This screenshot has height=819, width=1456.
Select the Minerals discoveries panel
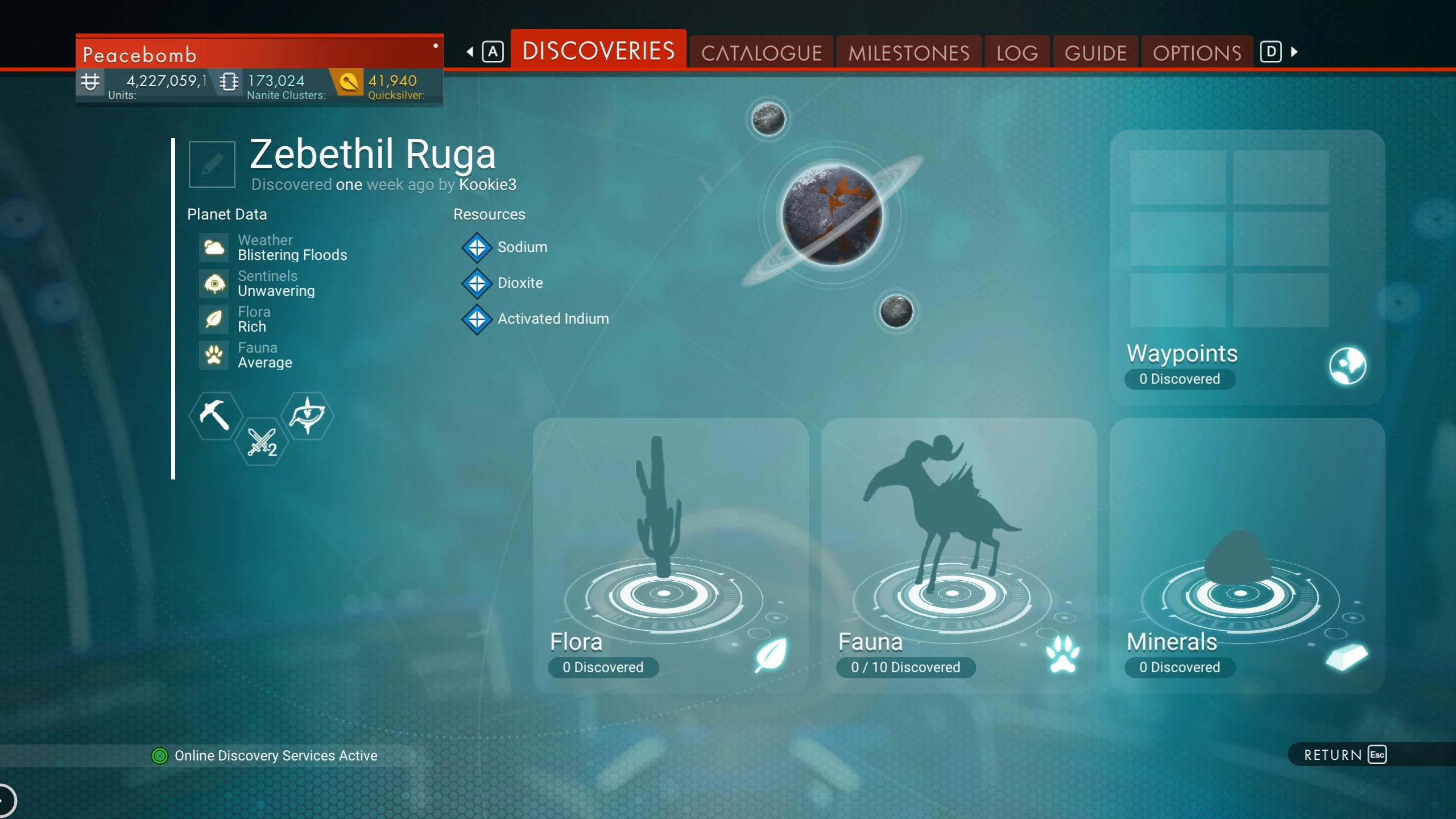point(1247,555)
